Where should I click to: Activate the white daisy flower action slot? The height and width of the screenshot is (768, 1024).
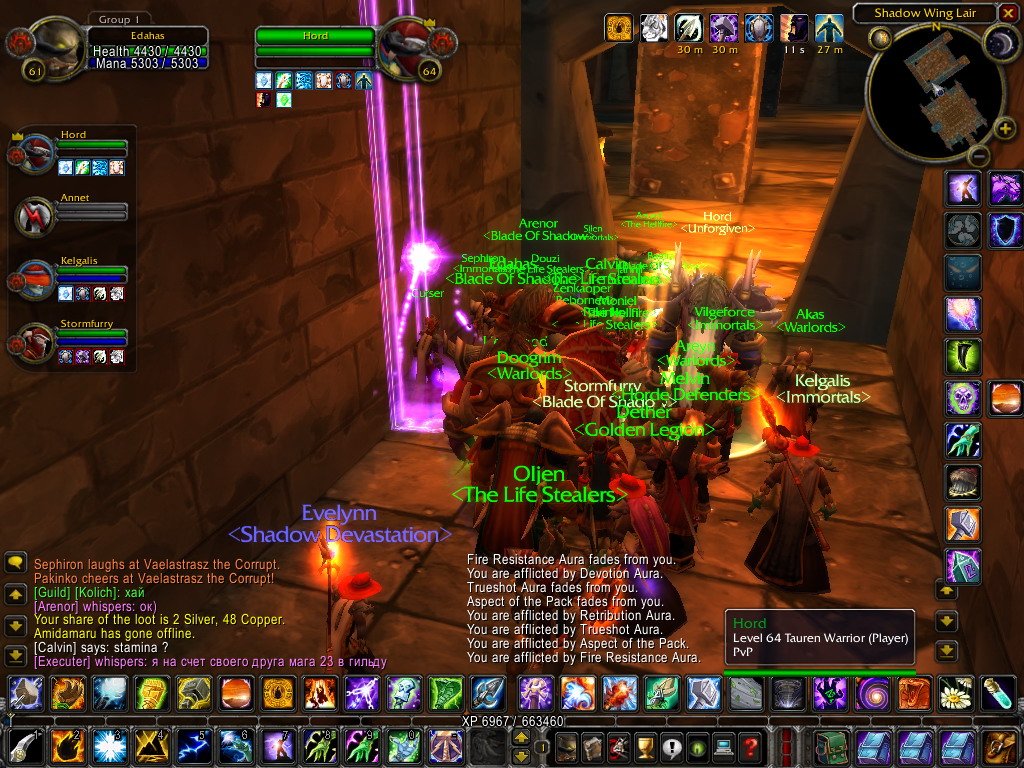click(x=956, y=692)
